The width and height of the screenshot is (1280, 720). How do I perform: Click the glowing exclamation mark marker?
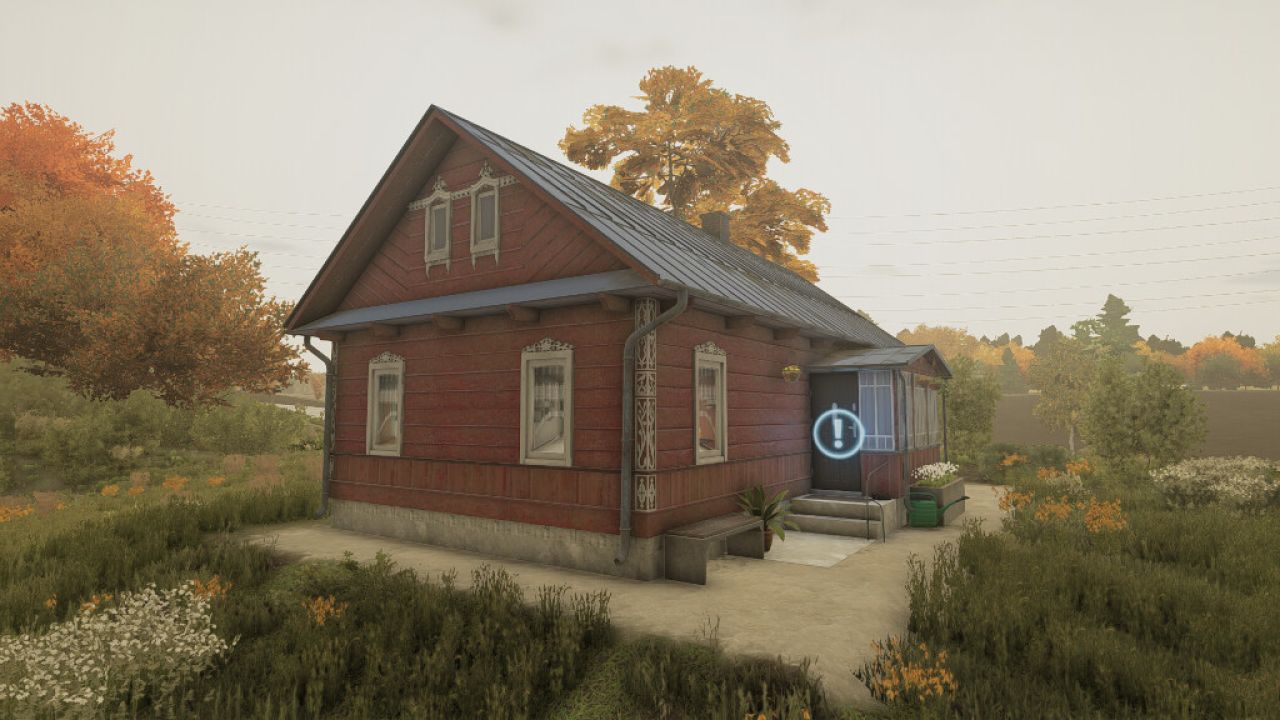(838, 433)
